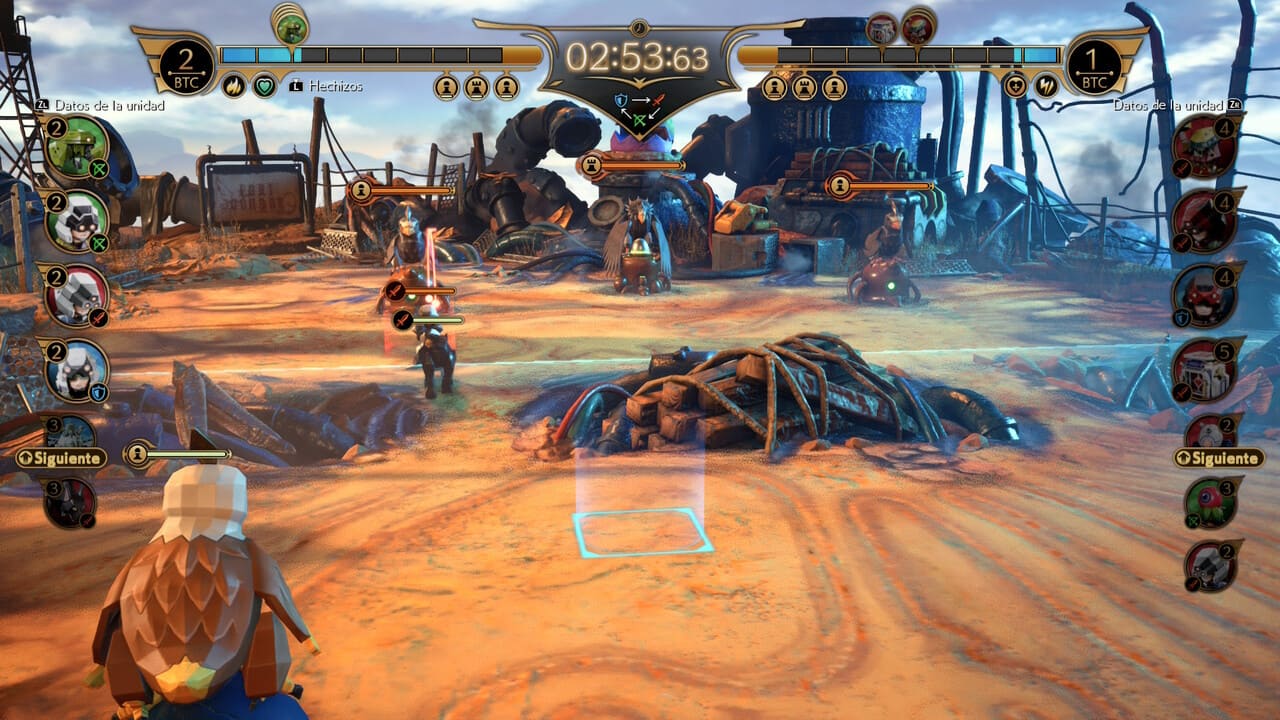Select the enemy green parrot unit
The image size is (1280, 720).
pyautogui.click(x=1208, y=502)
